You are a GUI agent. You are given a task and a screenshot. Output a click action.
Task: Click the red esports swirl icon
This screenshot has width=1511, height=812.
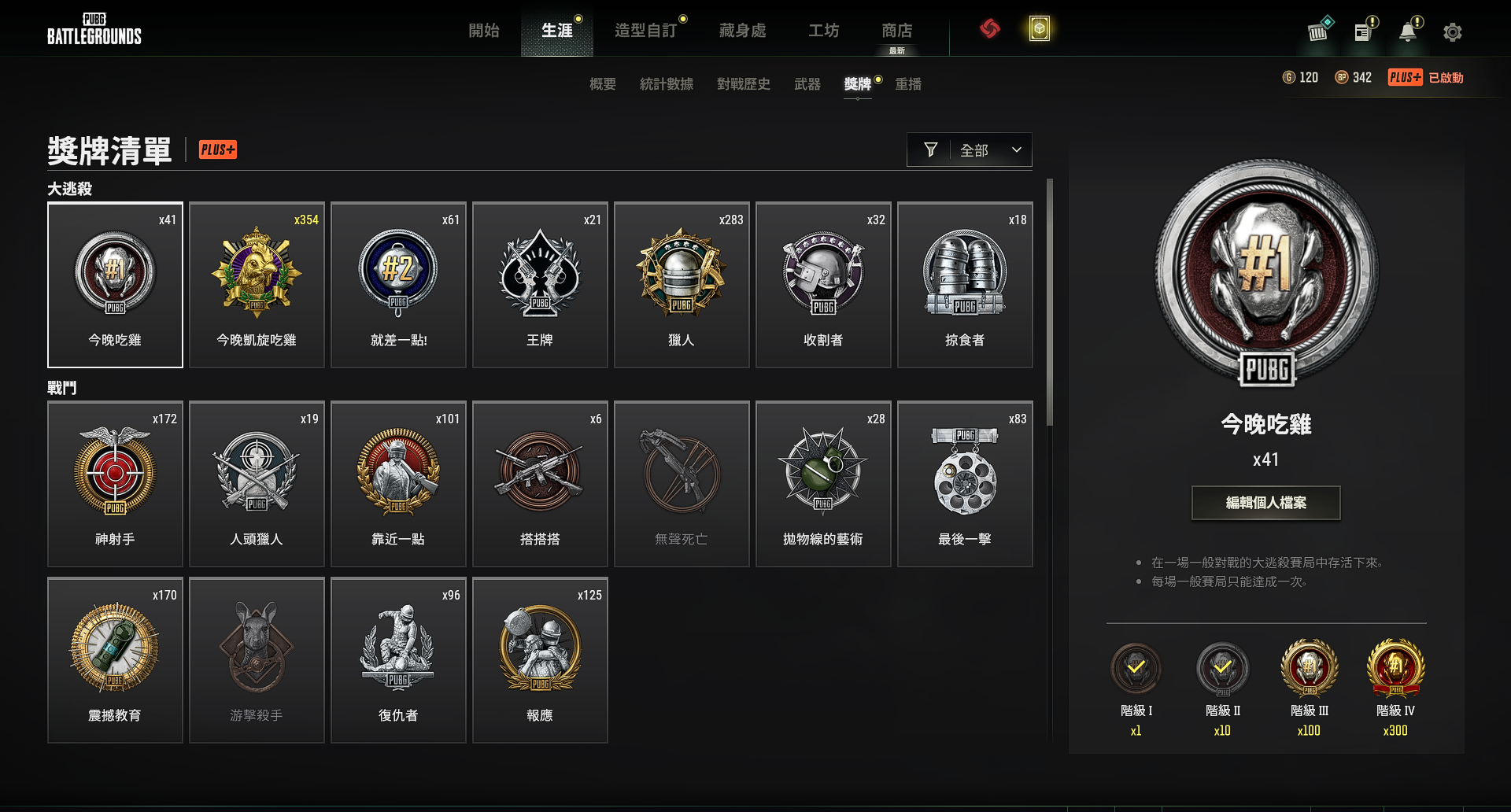[991, 28]
